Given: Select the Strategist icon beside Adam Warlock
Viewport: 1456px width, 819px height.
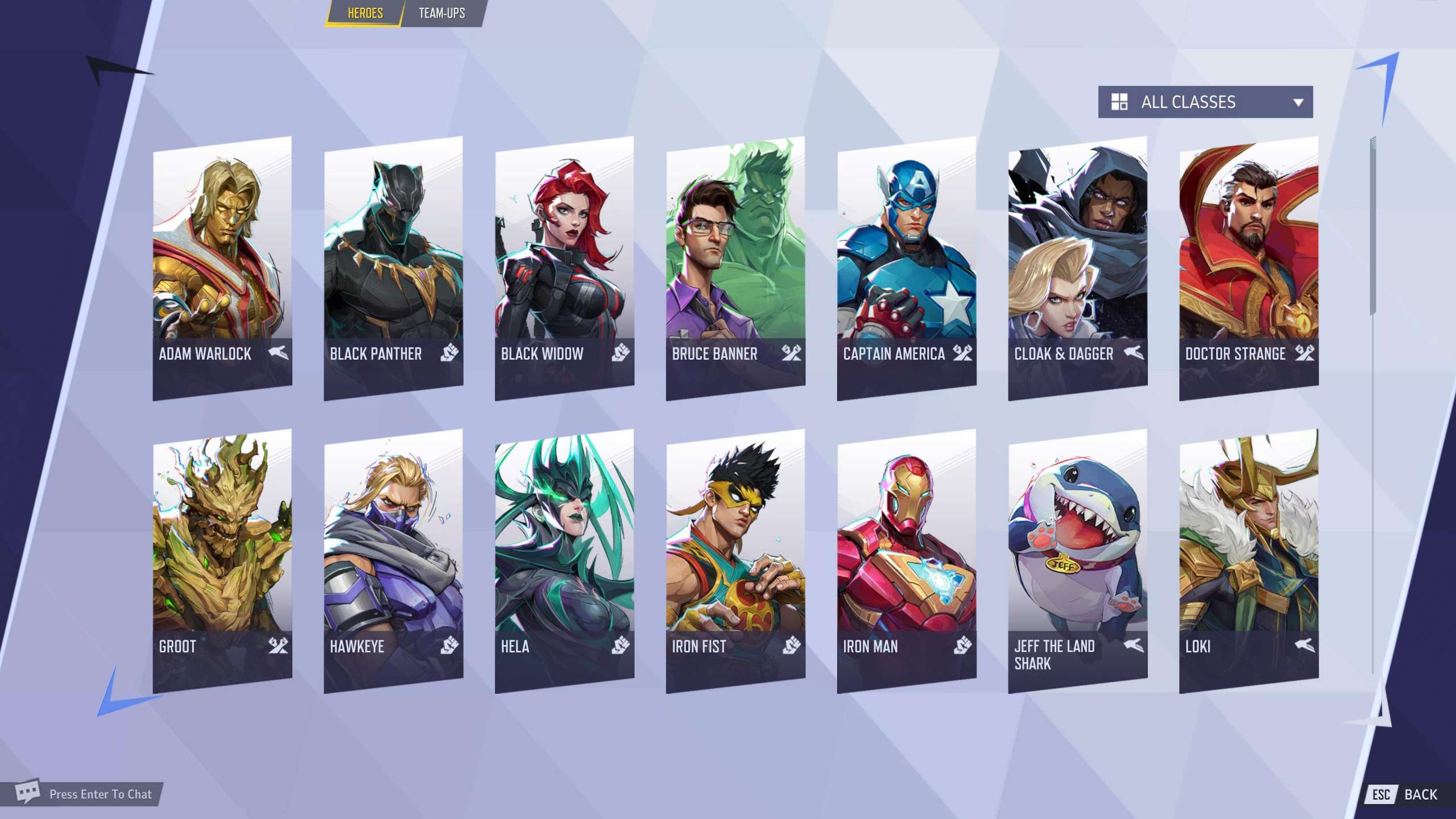Looking at the screenshot, I should pos(280,354).
